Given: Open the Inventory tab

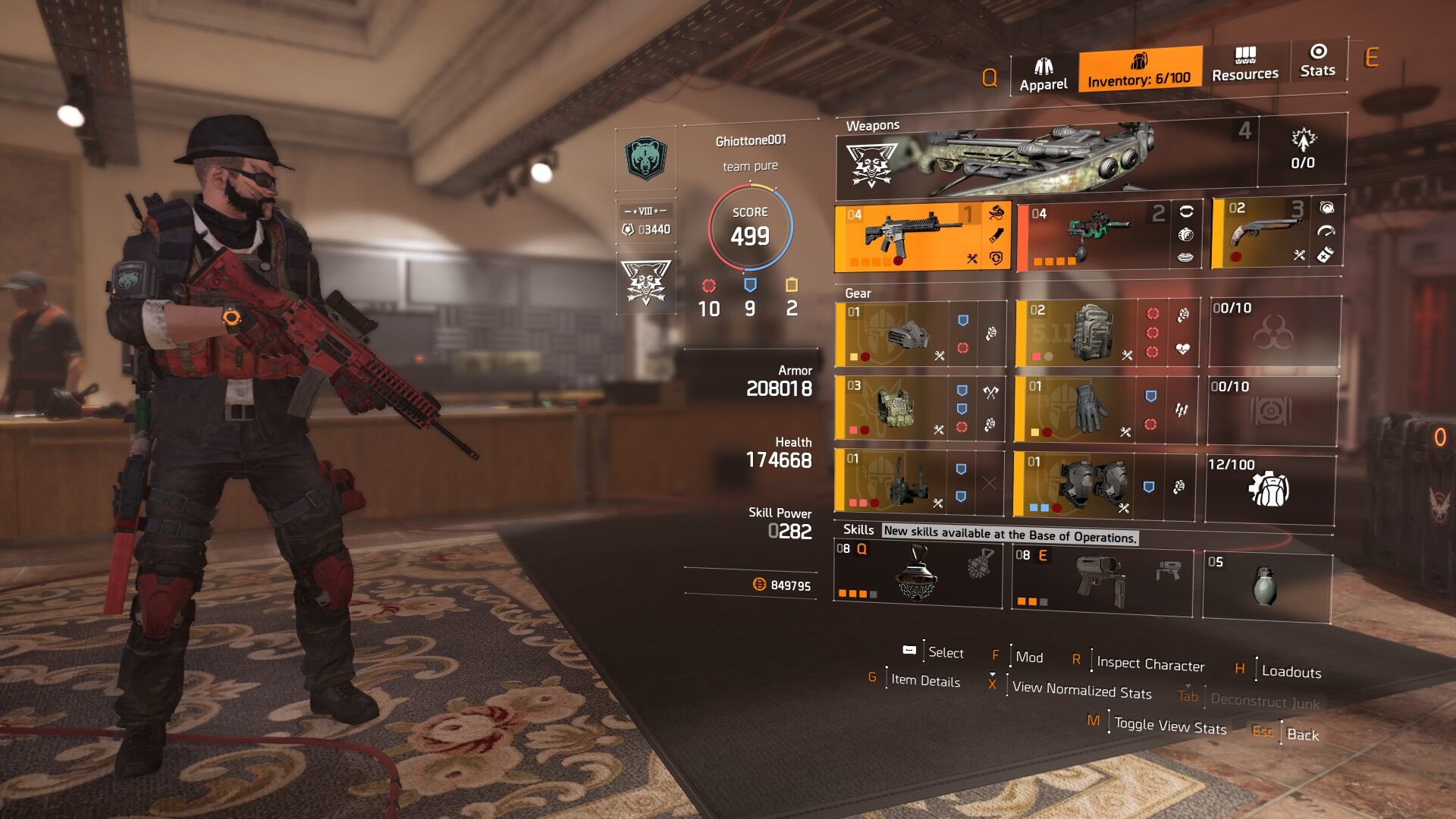Looking at the screenshot, I should (1139, 71).
